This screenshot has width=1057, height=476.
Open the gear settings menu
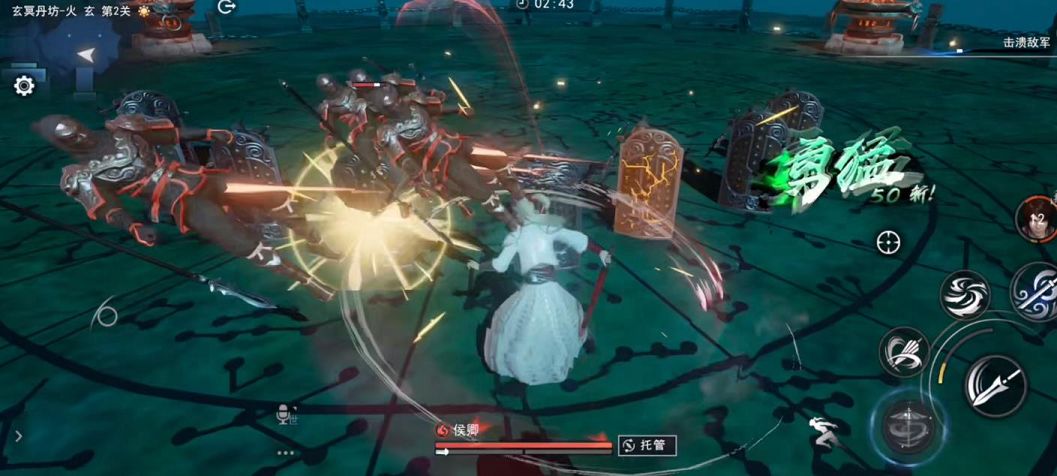click(24, 86)
